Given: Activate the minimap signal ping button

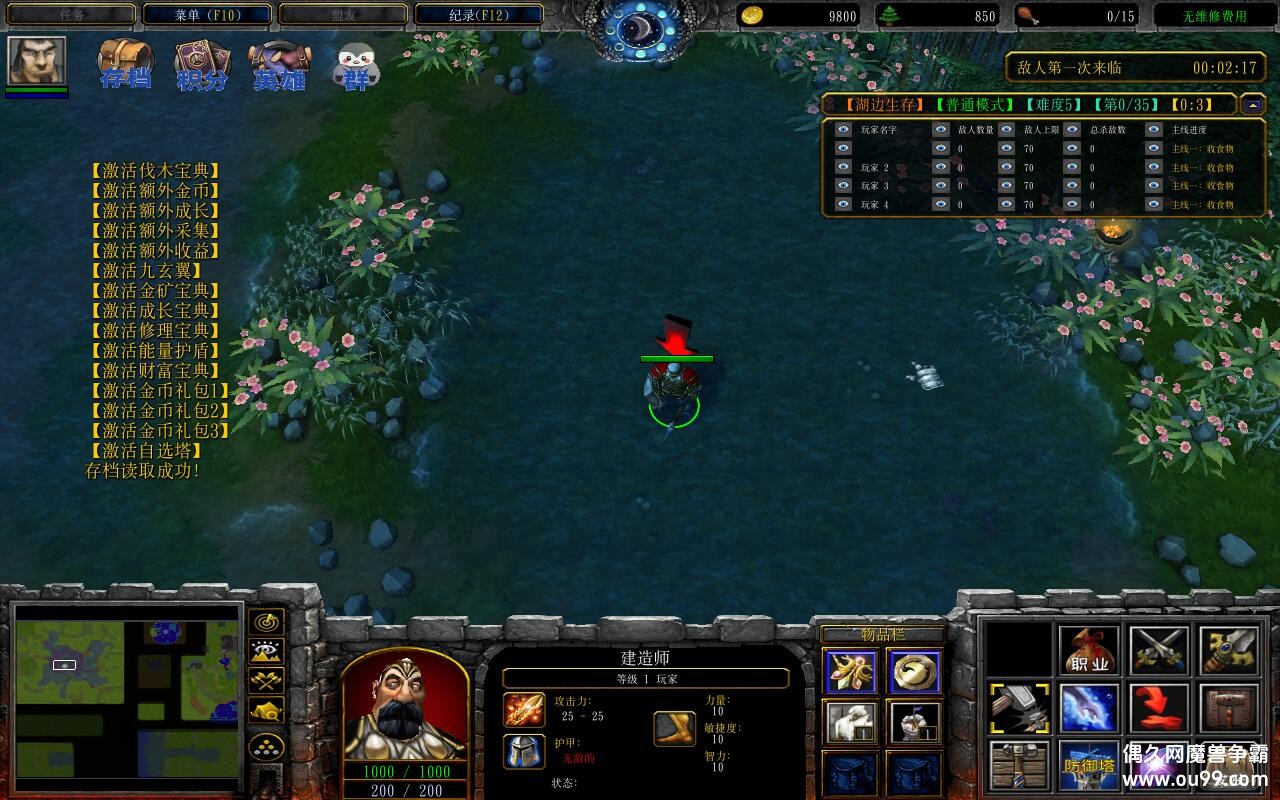Looking at the screenshot, I should (266, 621).
